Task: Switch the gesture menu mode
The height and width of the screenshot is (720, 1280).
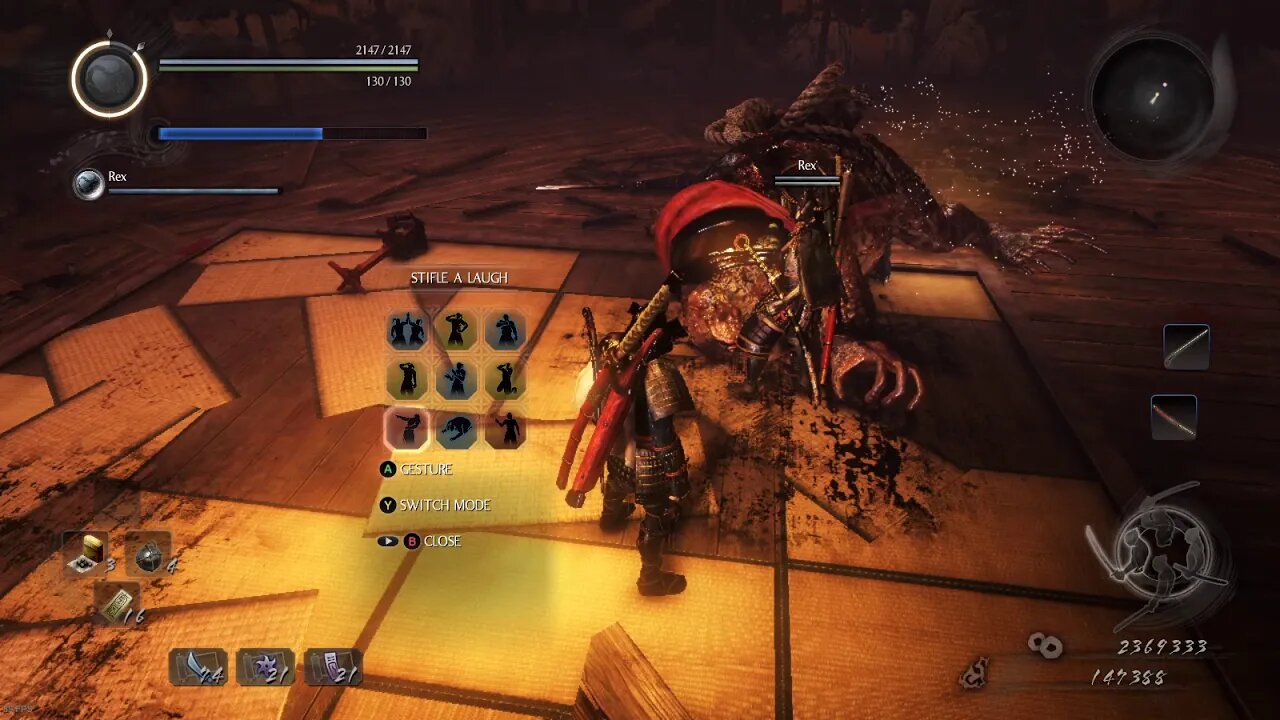Action: point(444,505)
